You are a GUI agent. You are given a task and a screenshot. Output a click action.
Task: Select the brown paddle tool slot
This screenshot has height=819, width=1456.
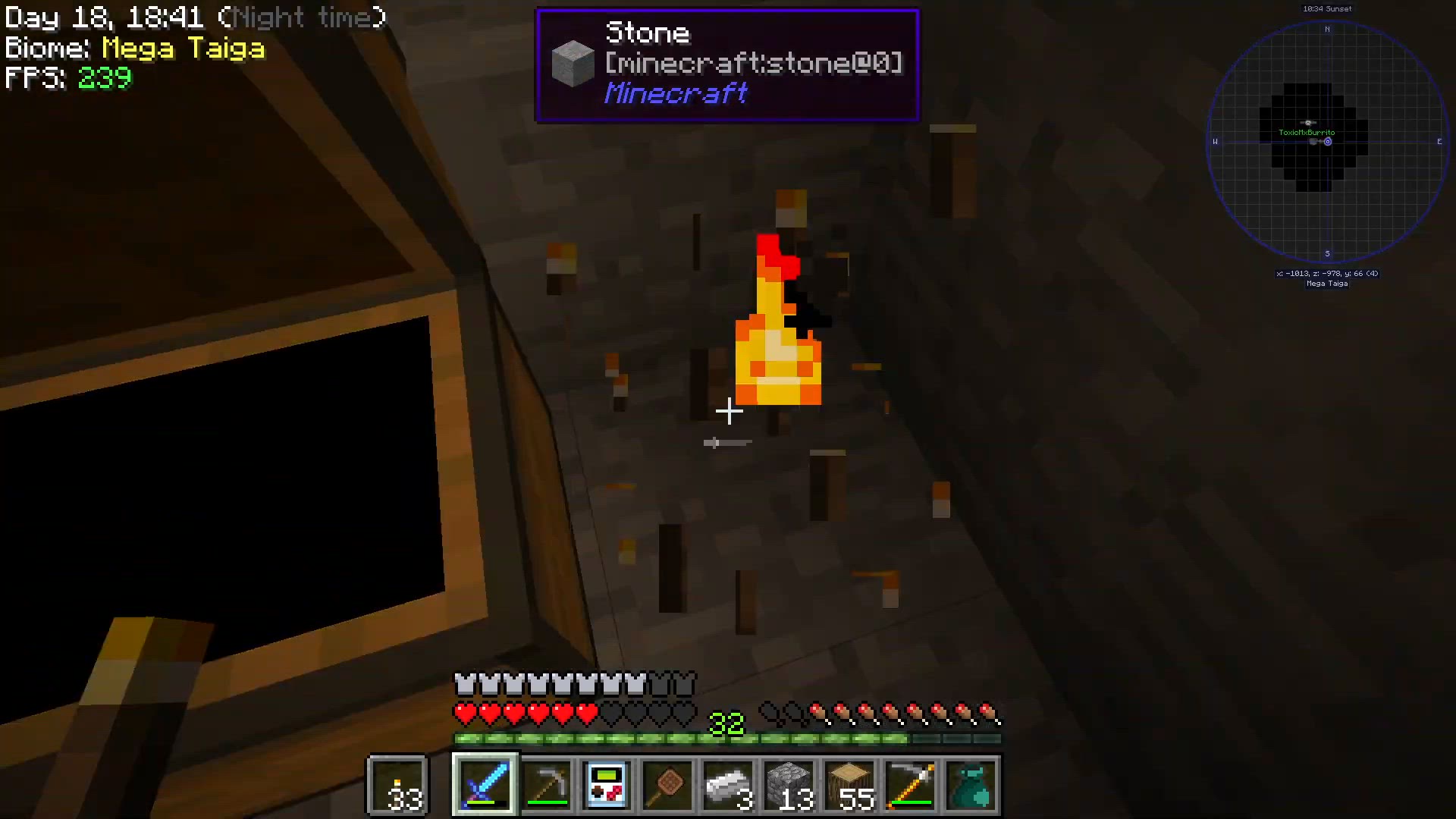click(x=667, y=785)
